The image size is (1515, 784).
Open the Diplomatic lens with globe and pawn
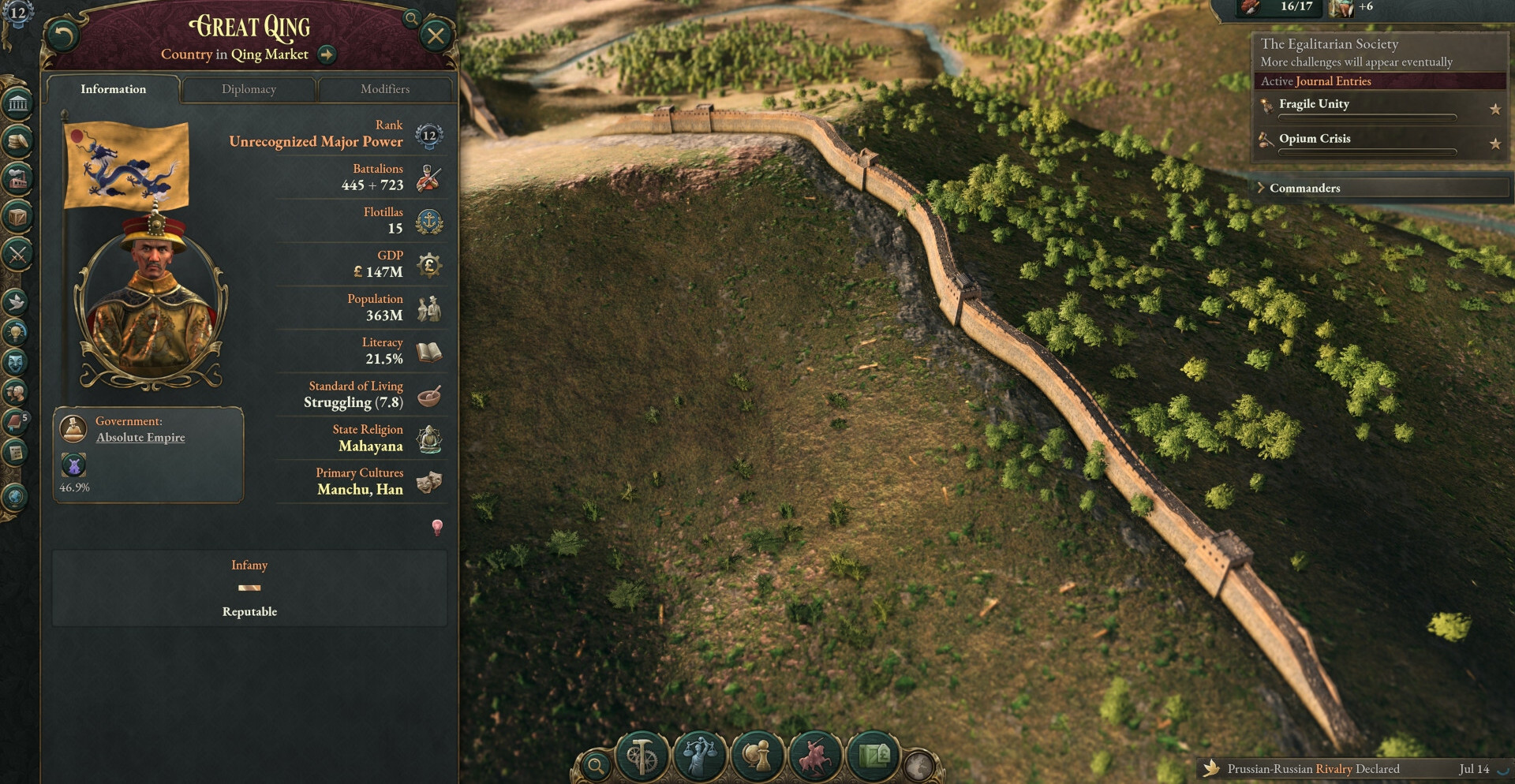[x=757, y=757]
